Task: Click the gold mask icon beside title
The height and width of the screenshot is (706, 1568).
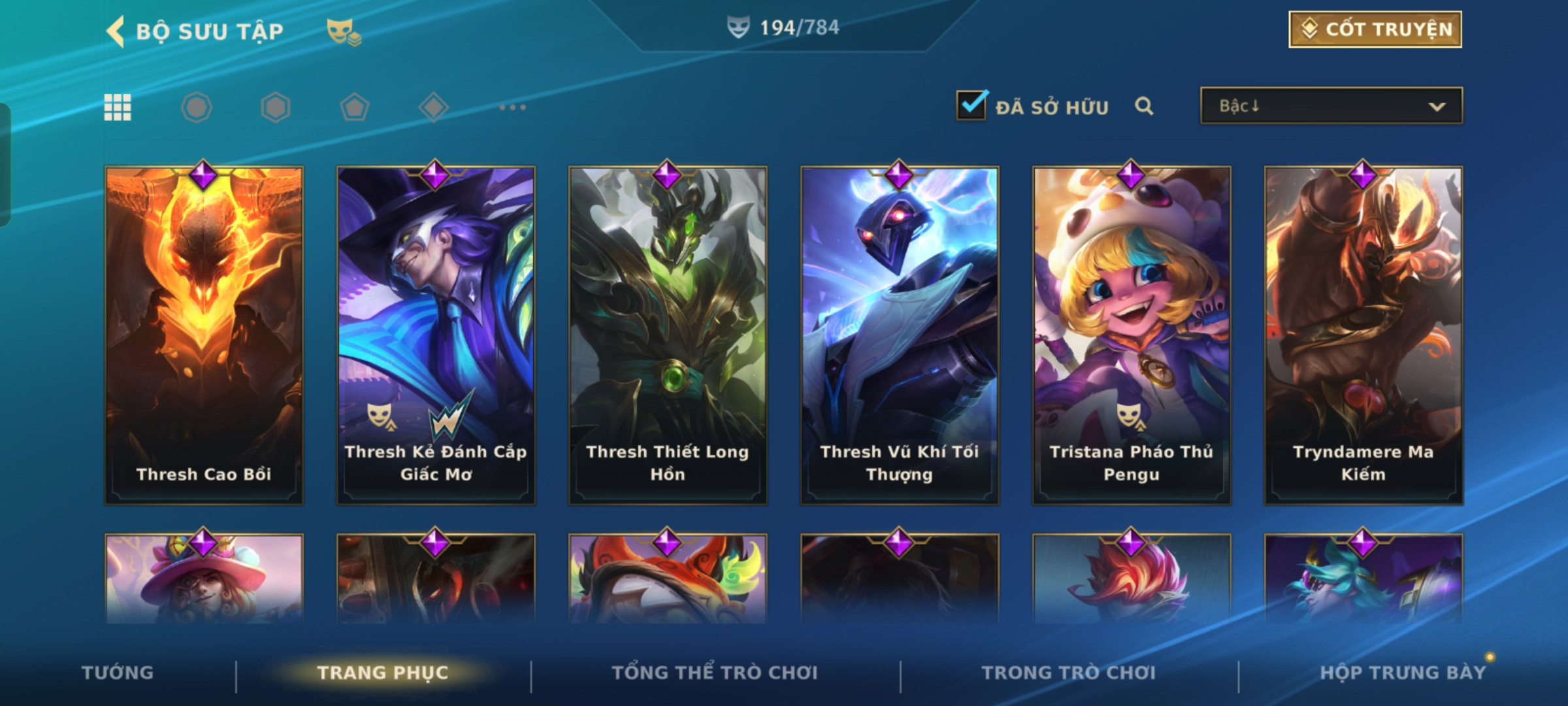Action: pyautogui.click(x=343, y=31)
